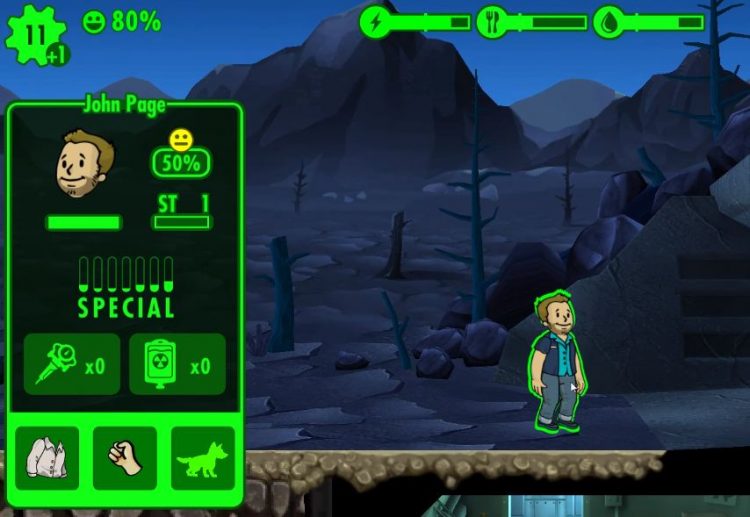Select the fist weapon slot
This screenshot has height=517, width=750.
point(125,458)
